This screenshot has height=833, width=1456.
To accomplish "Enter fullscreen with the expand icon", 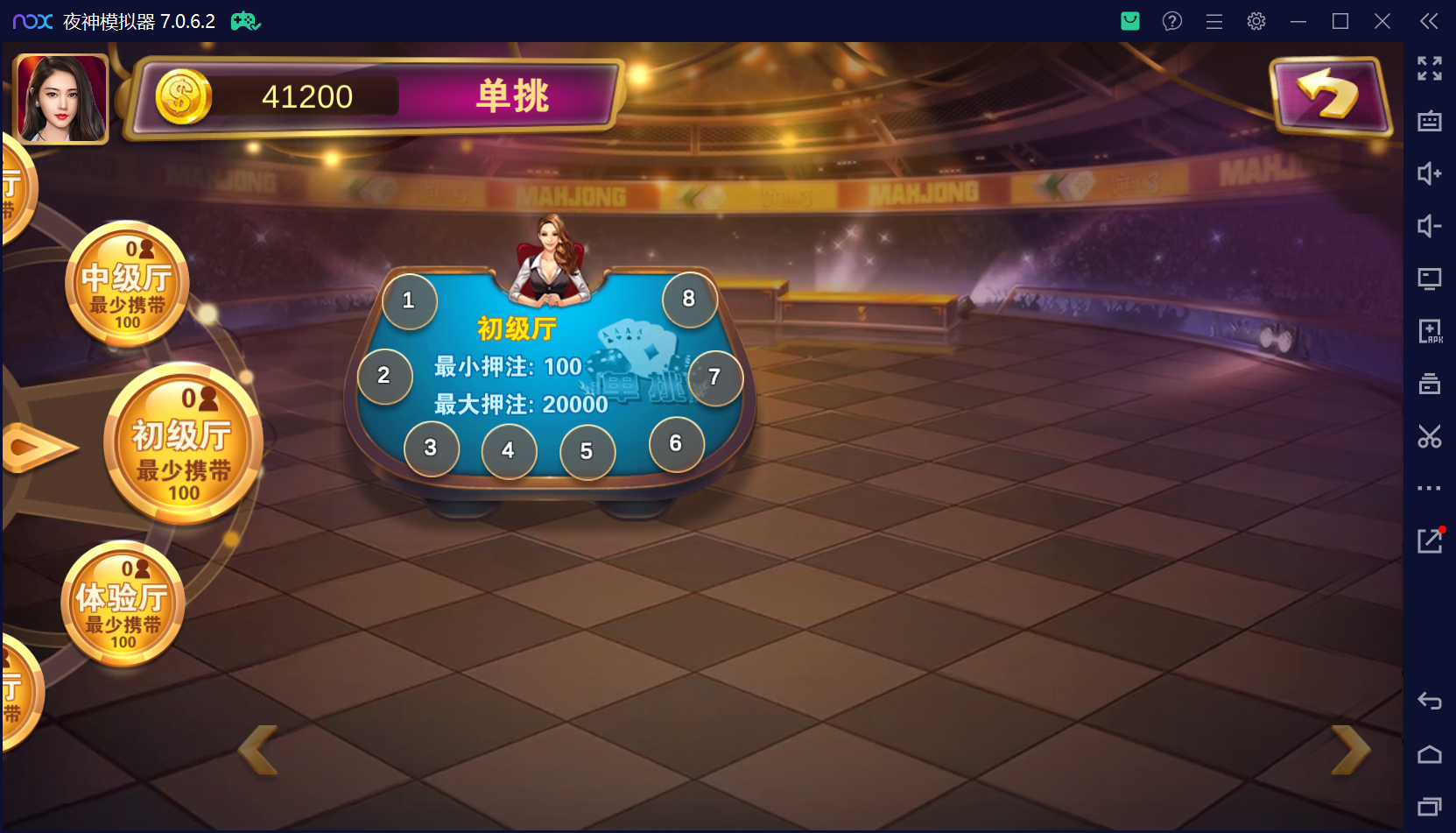I will 1430,68.
